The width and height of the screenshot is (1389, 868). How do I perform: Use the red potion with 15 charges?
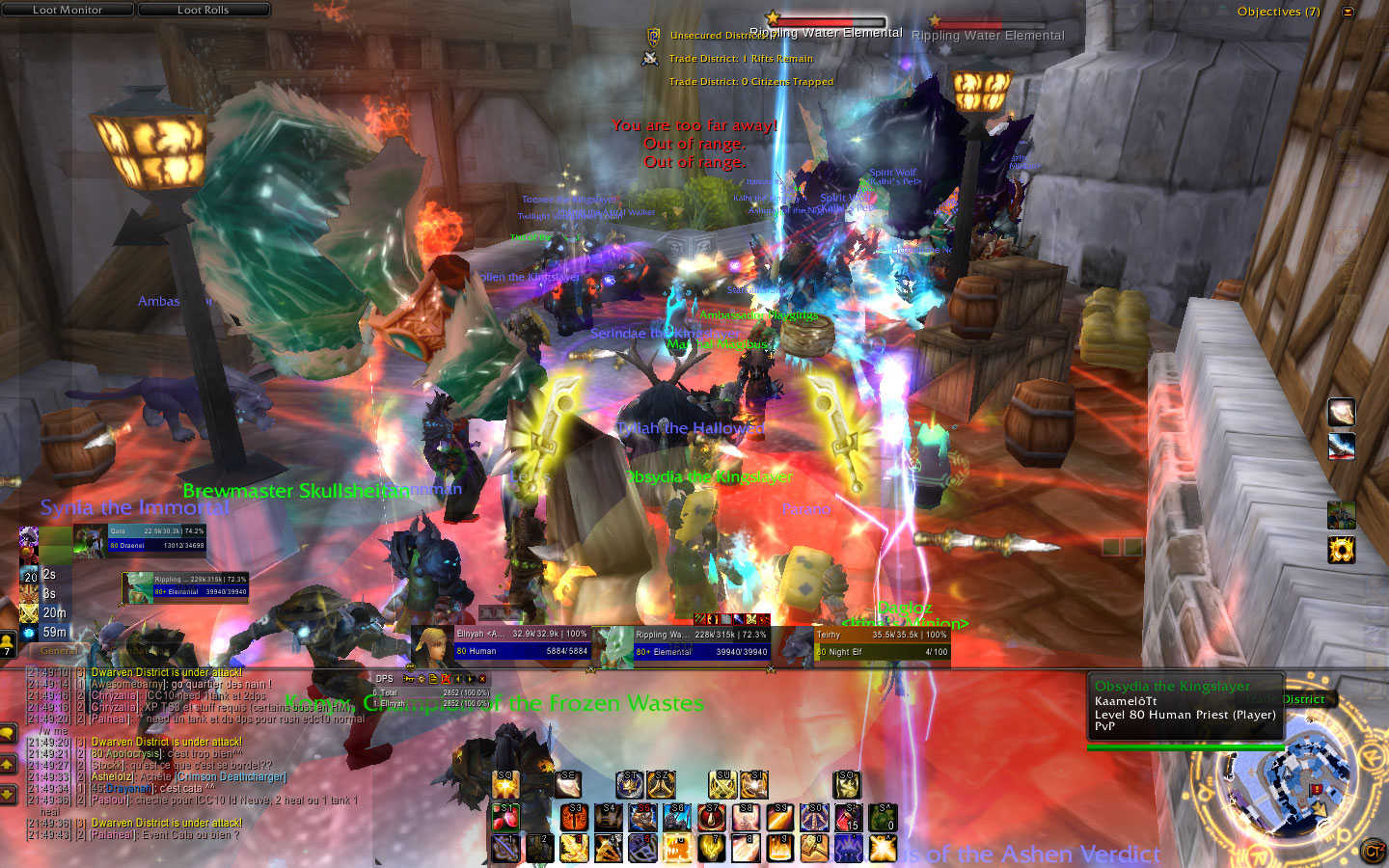point(849,817)
